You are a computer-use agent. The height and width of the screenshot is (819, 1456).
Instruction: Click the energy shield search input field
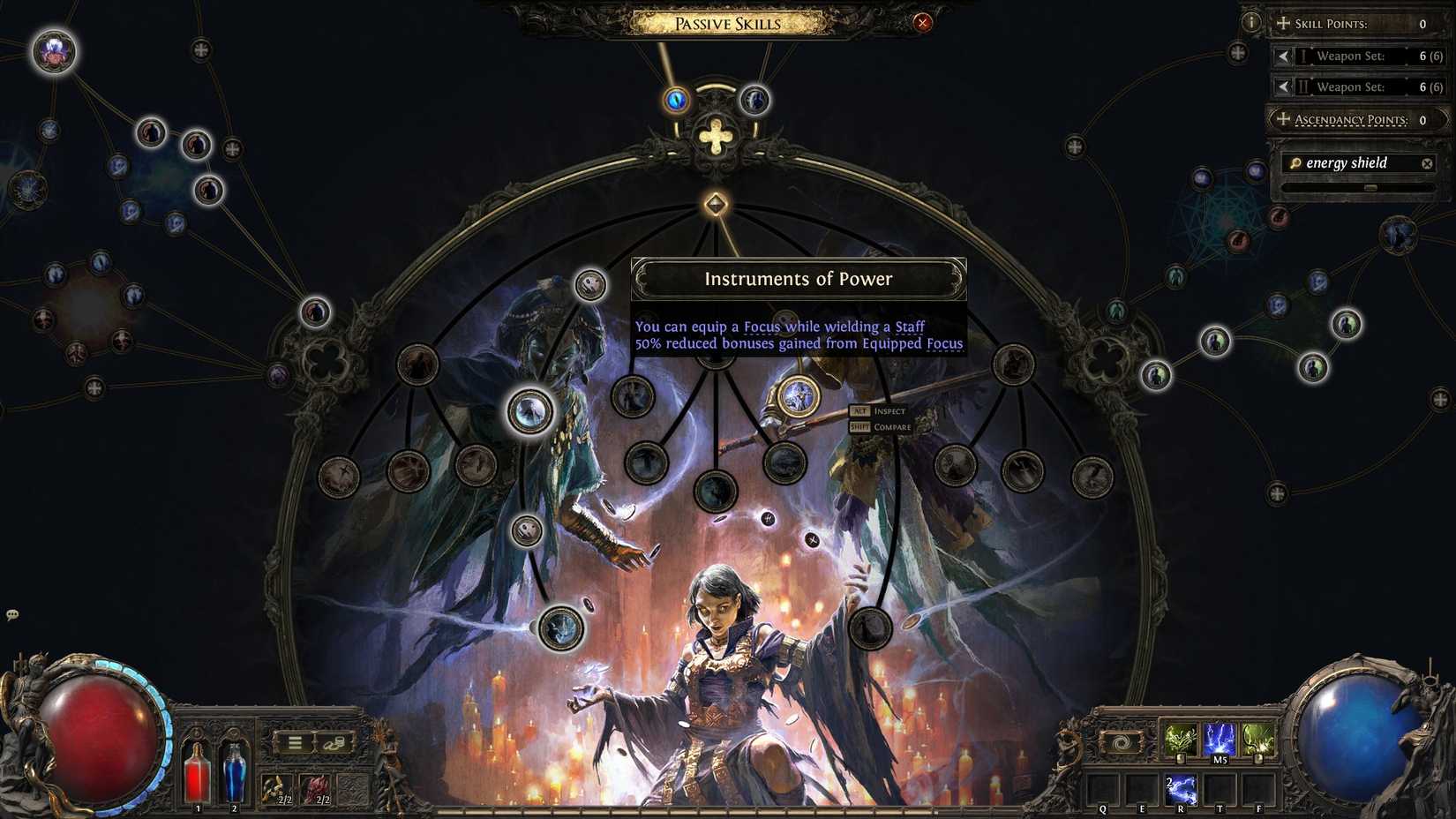click(x=1350, y=162)
